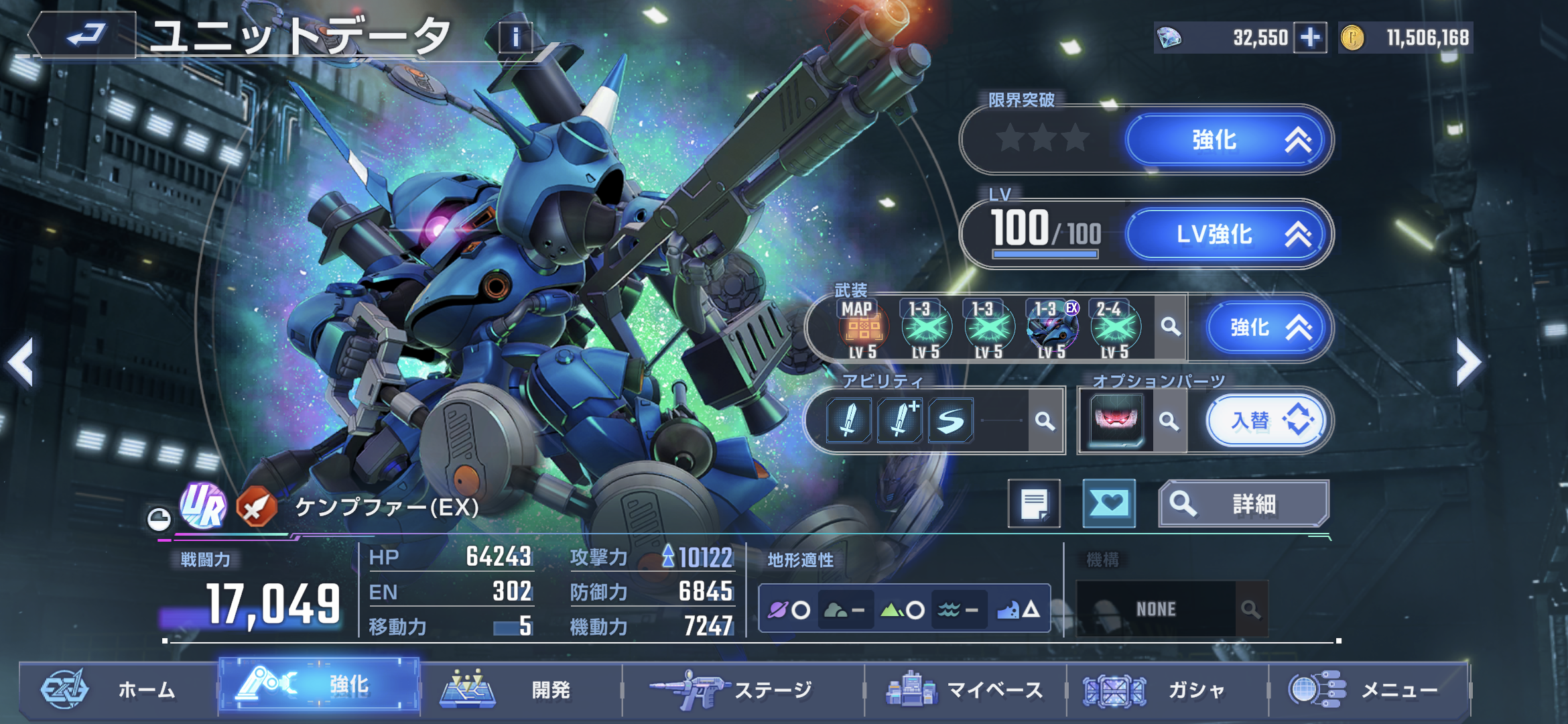Open the 詳細 details button
Screen dimensions: 1568x724
1244,503
